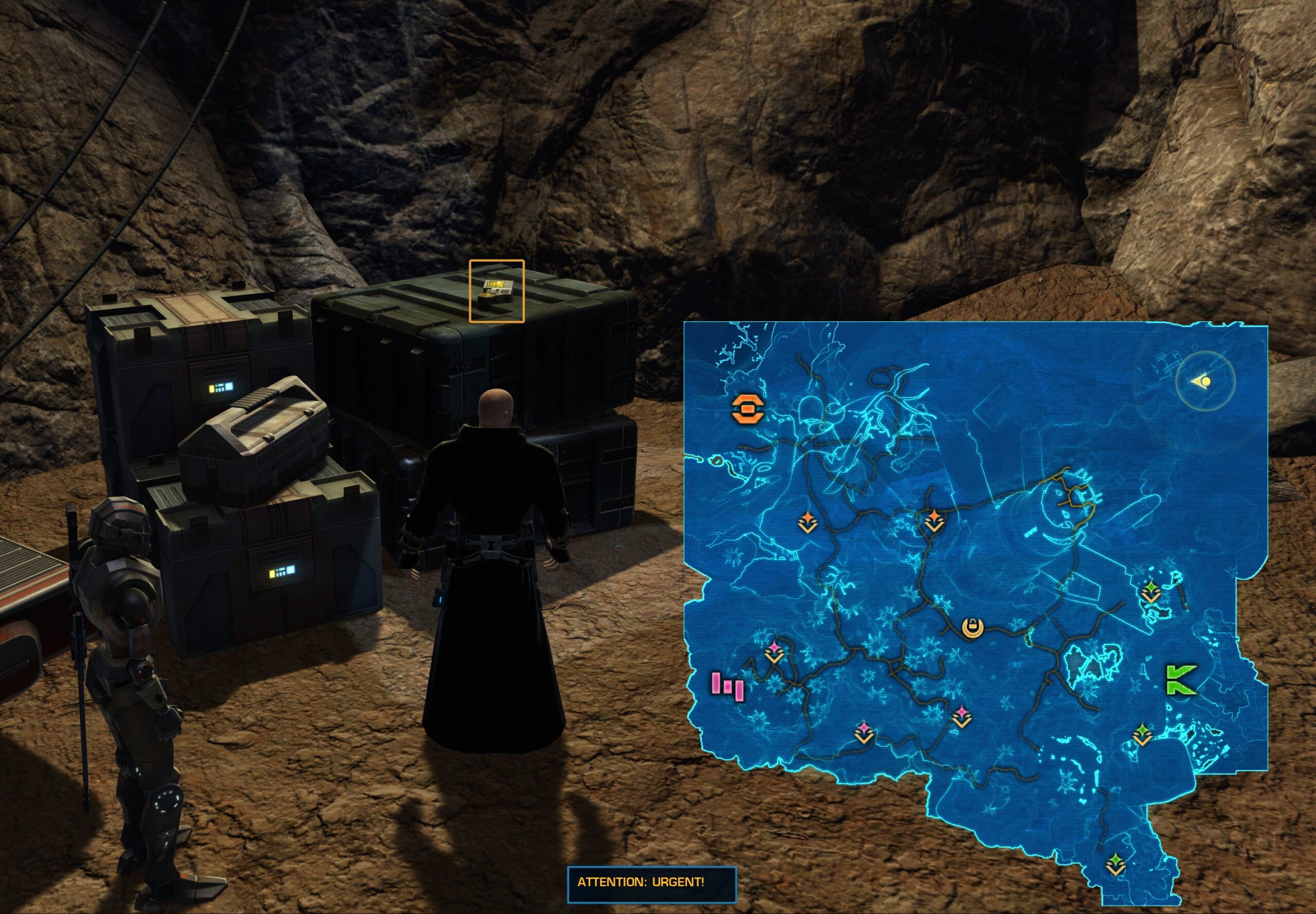
Task: Click the golden padlock marker on the map
Action: [x=973, y=628]
